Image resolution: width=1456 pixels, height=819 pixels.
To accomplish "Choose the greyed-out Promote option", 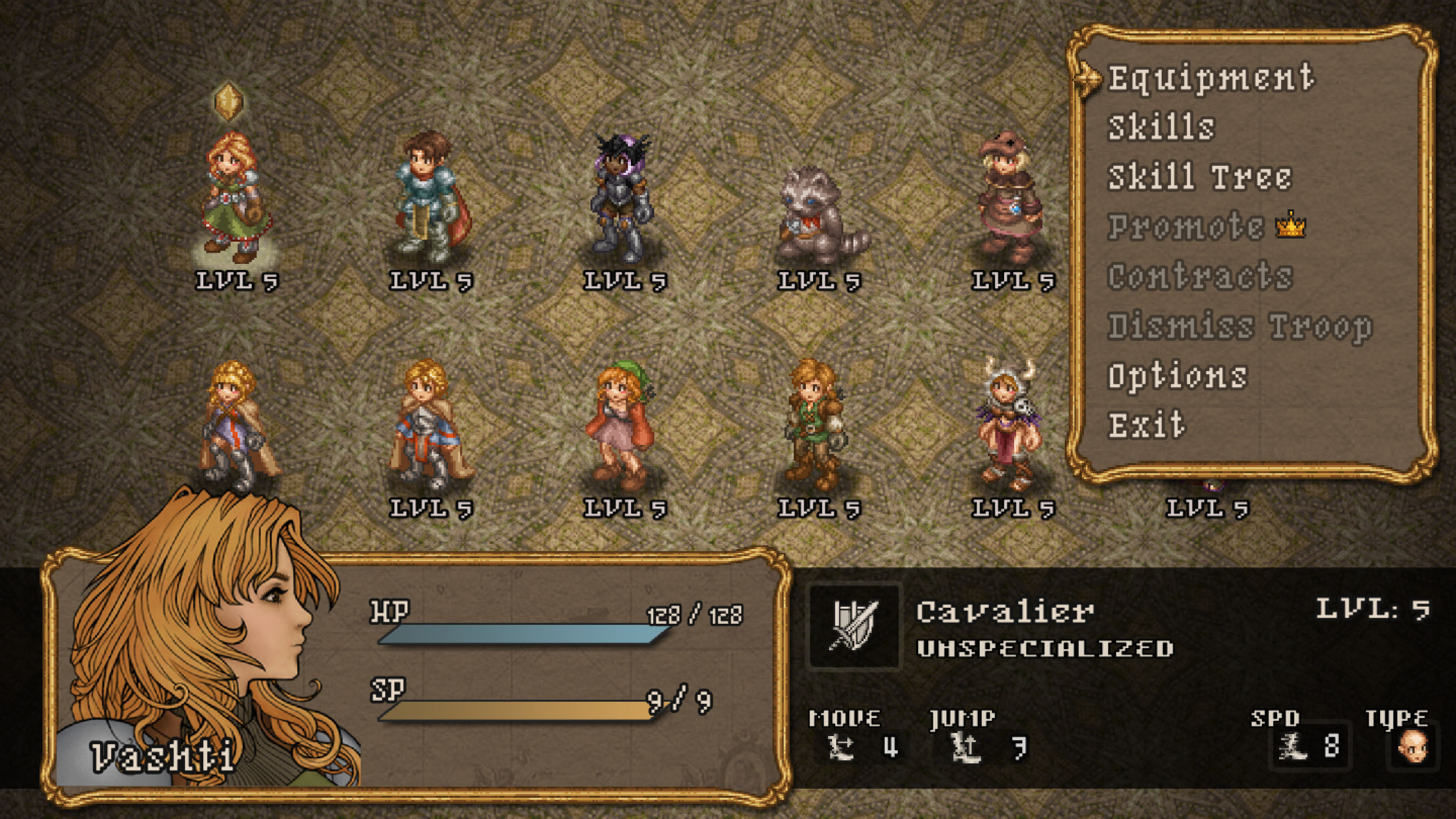I will pos(1186,227).
